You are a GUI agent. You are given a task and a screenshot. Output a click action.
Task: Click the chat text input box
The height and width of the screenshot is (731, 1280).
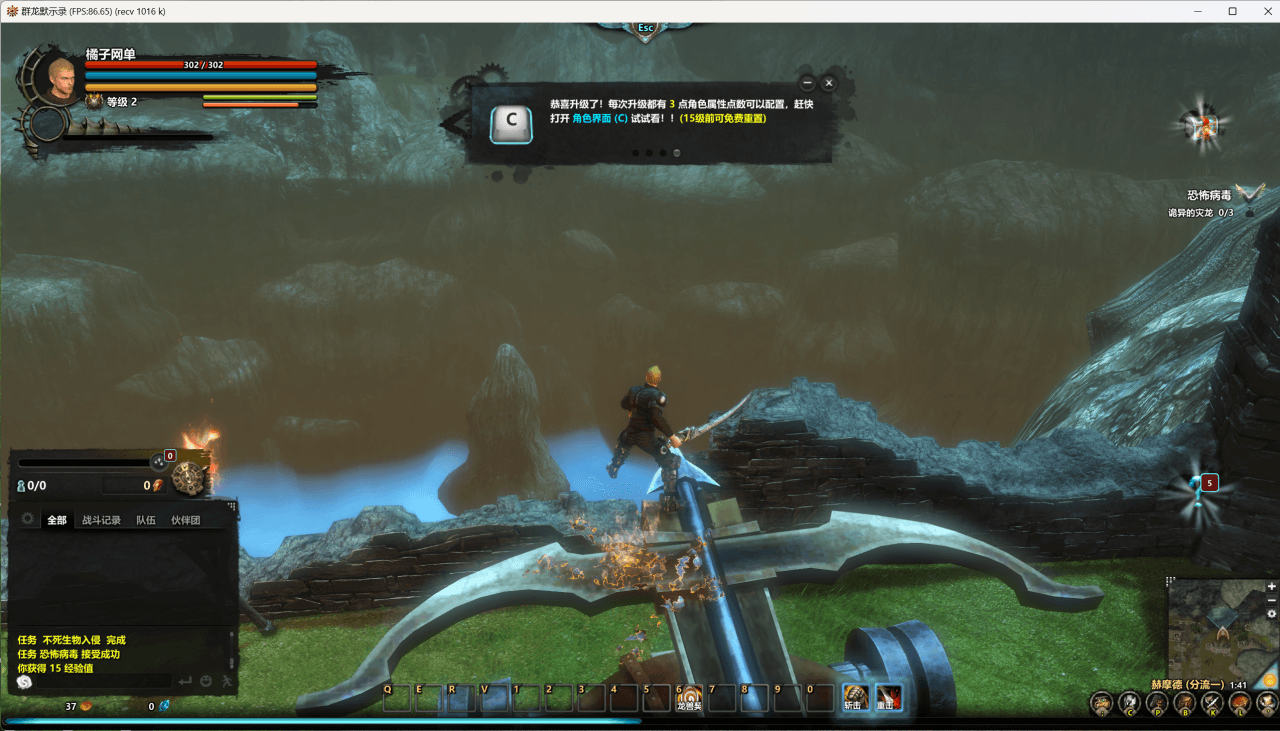[100, 681]
